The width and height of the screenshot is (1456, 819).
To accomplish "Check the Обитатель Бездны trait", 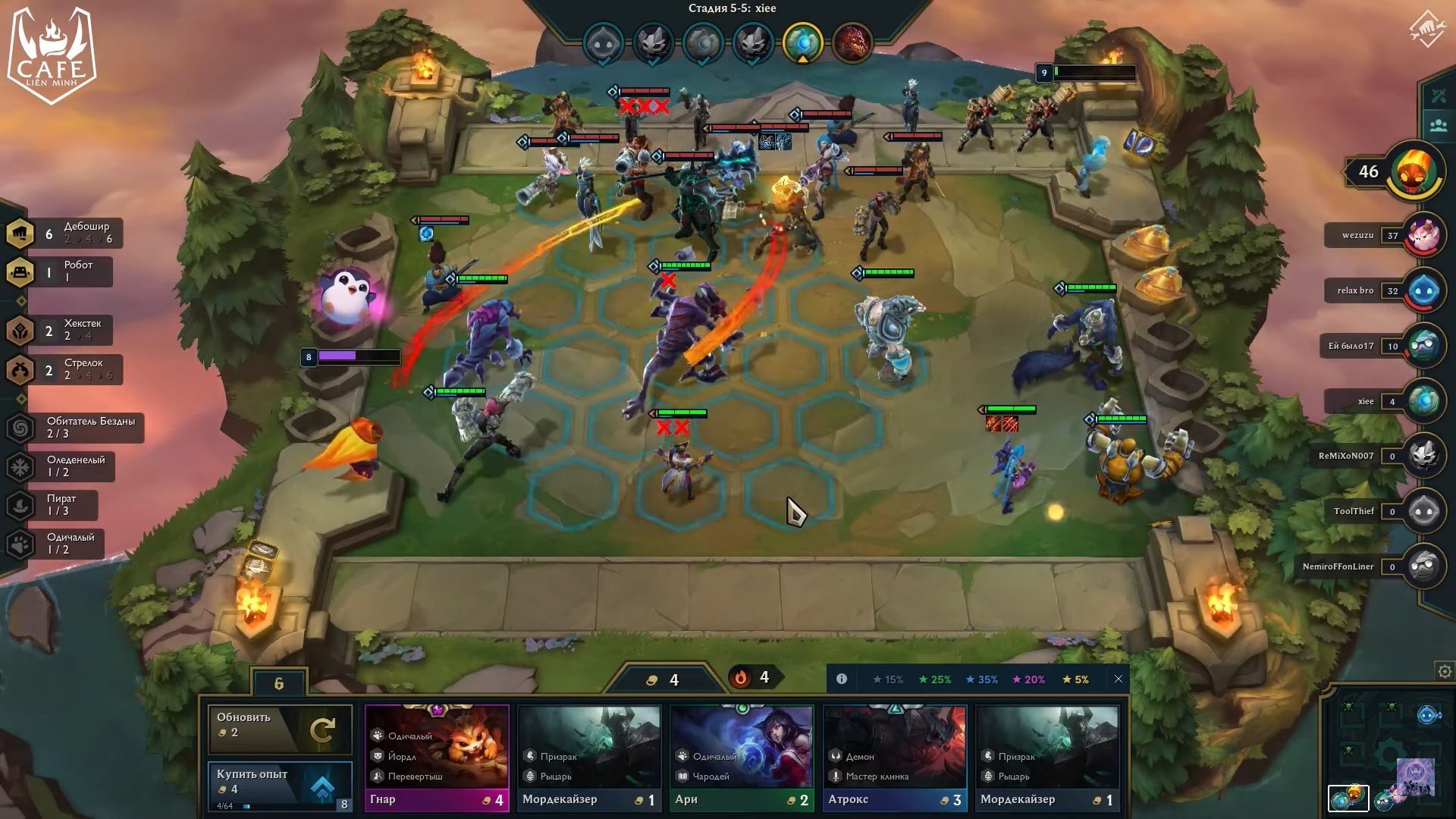I will click(x=74, y=428).
